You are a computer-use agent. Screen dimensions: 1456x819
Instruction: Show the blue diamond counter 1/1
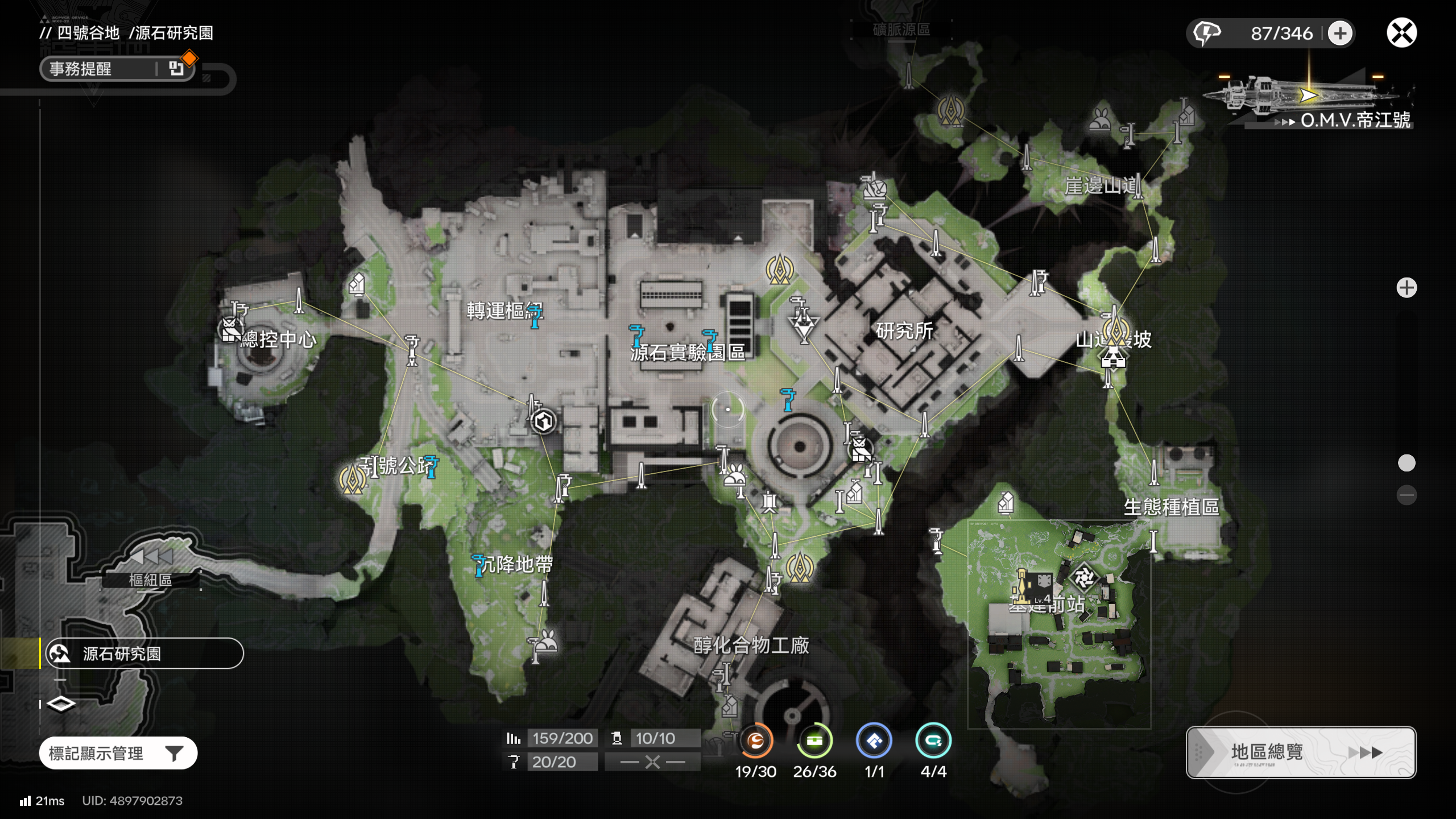[874, 741]
